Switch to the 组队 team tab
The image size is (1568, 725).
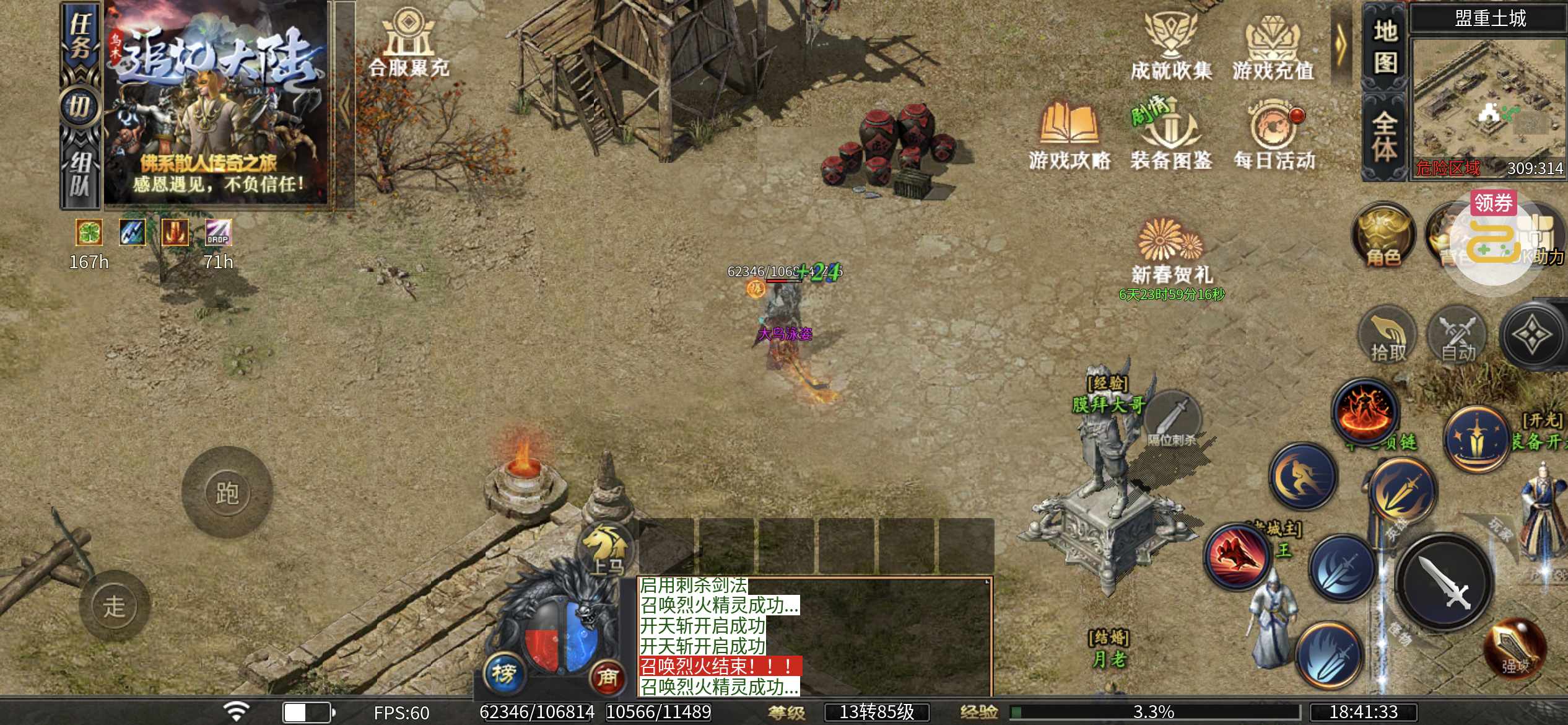click(81, 174)
